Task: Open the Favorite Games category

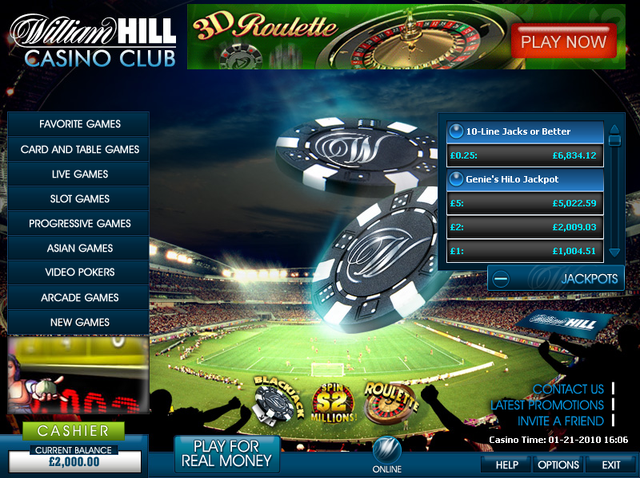Action: click(79, 124)
